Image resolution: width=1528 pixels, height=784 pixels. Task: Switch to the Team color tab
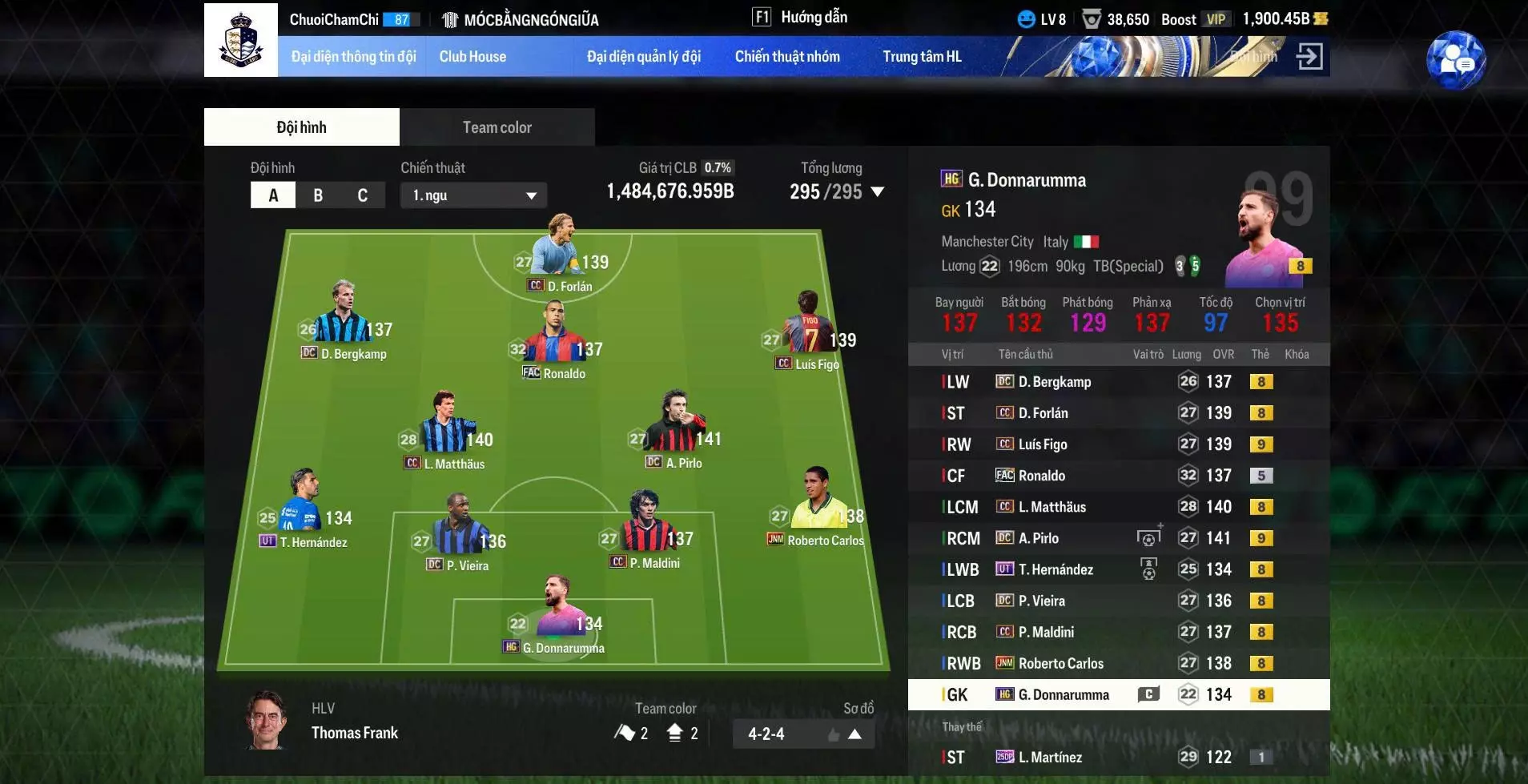coord(497,127)
